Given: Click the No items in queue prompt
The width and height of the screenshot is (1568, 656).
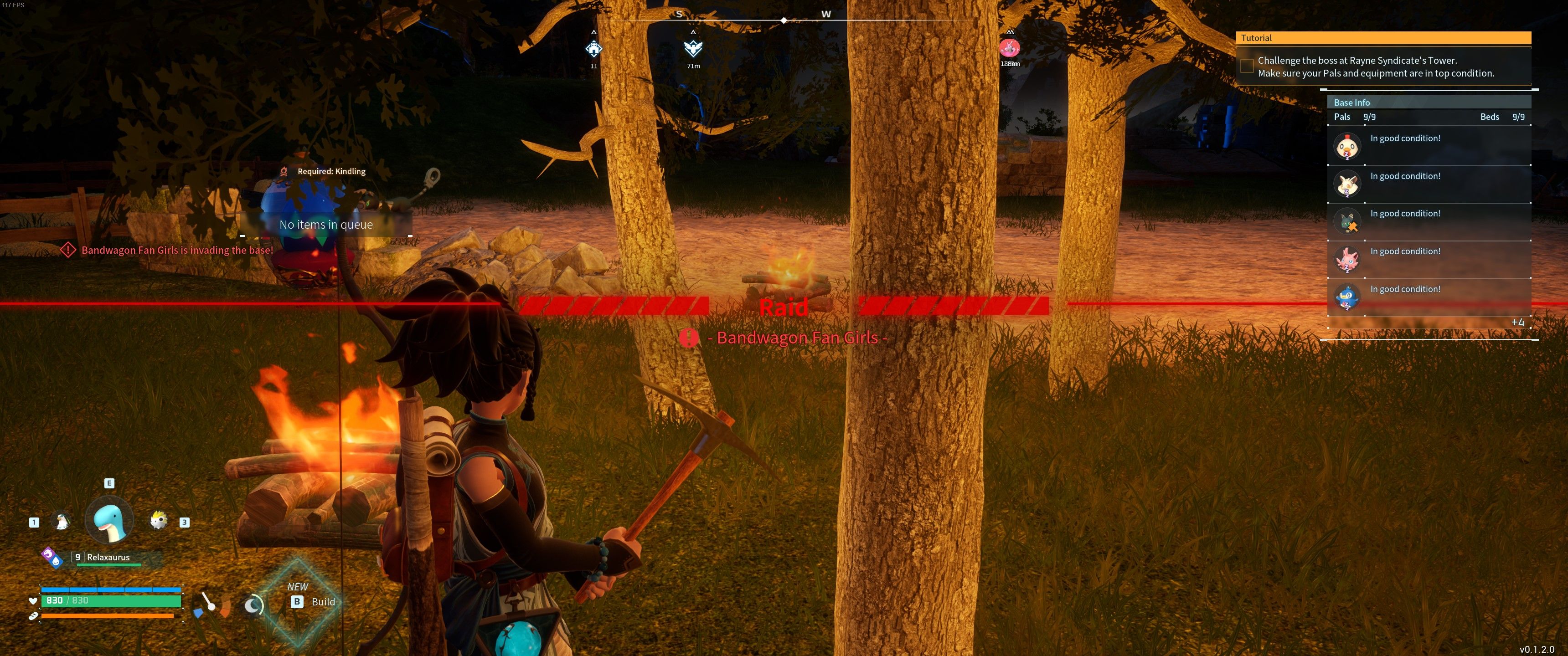Looking at the screenshot, I should (326, 225).
